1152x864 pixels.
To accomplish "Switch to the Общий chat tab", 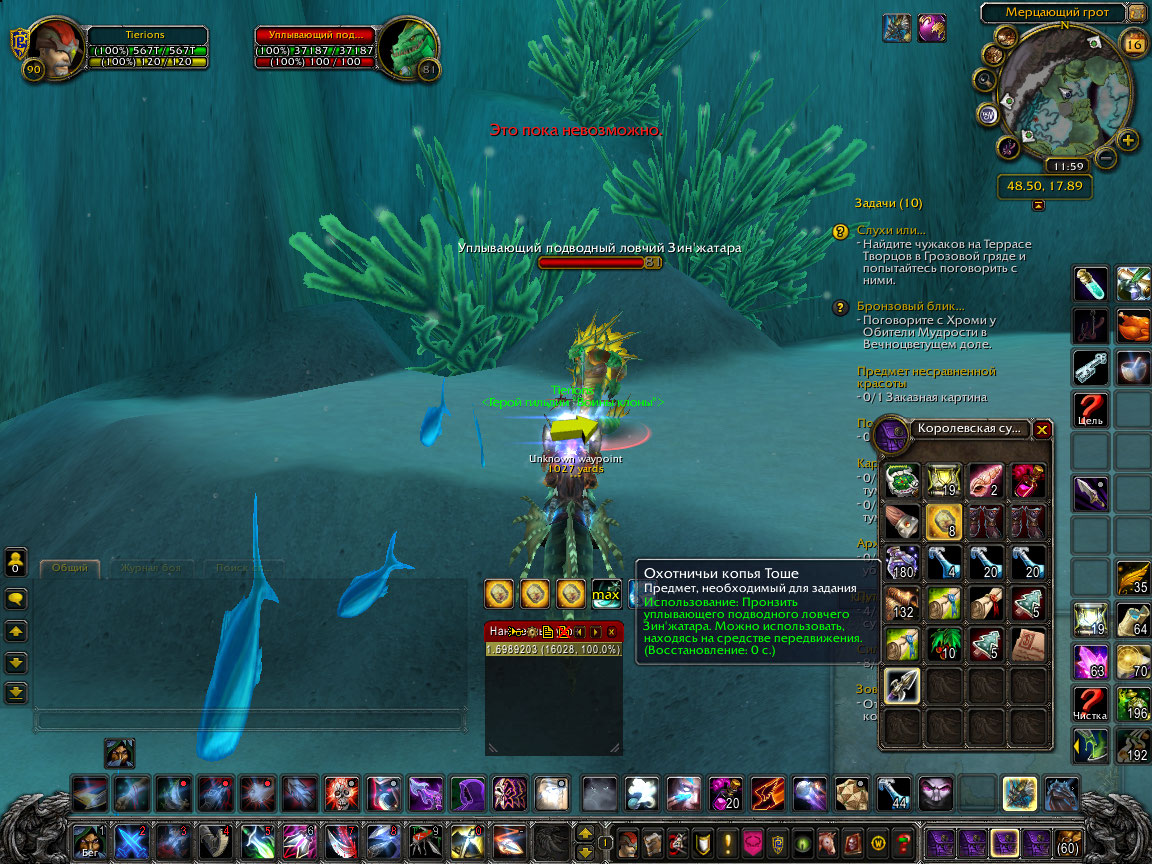I will 70,568.
